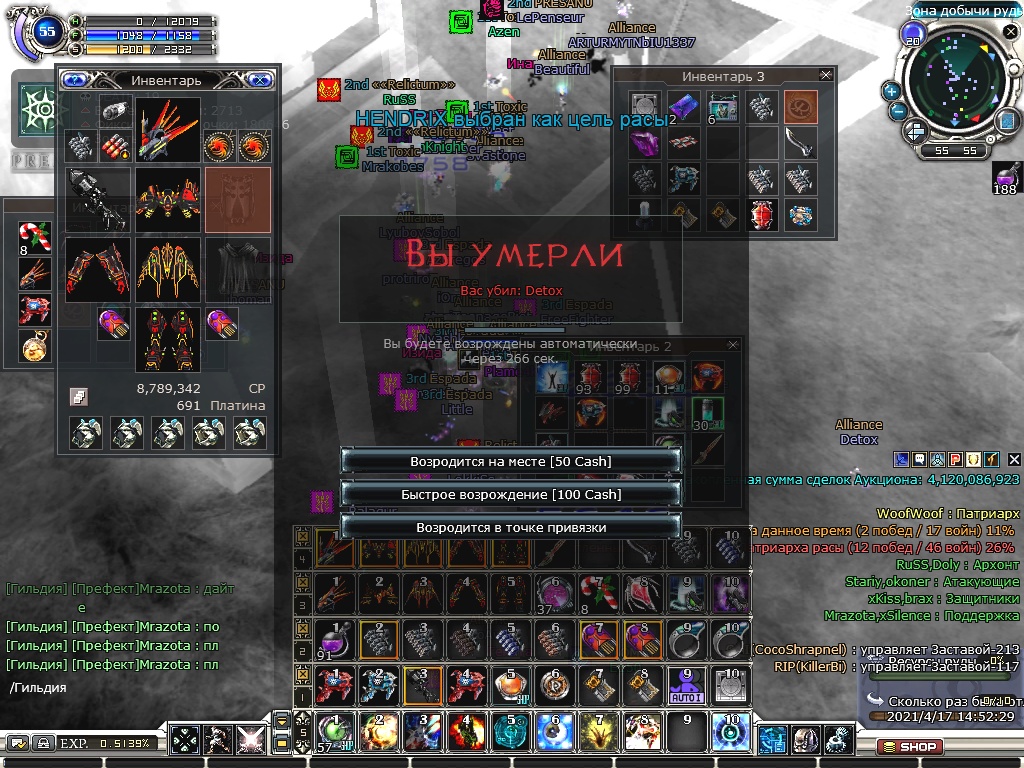
Task: Select the curved dagger in Инвентарь 3
Action: [799, 143]
